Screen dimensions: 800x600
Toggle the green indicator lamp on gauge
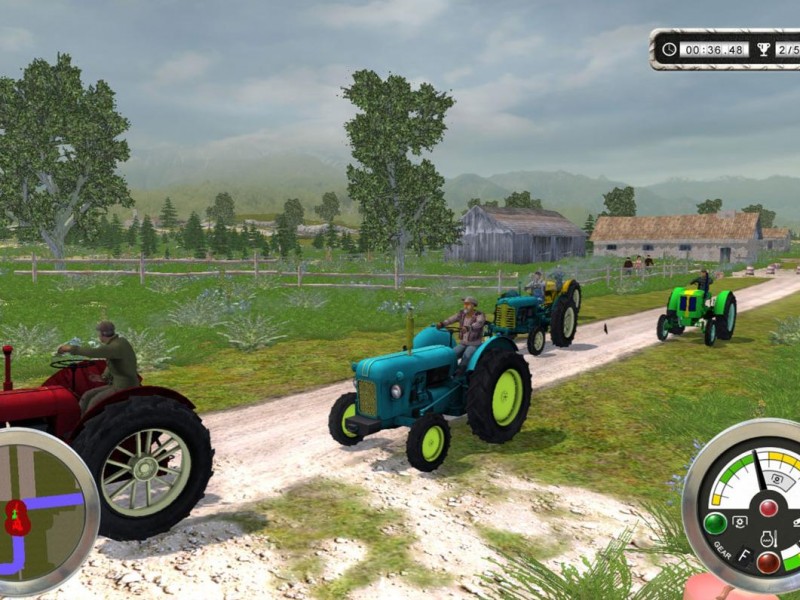715,523
